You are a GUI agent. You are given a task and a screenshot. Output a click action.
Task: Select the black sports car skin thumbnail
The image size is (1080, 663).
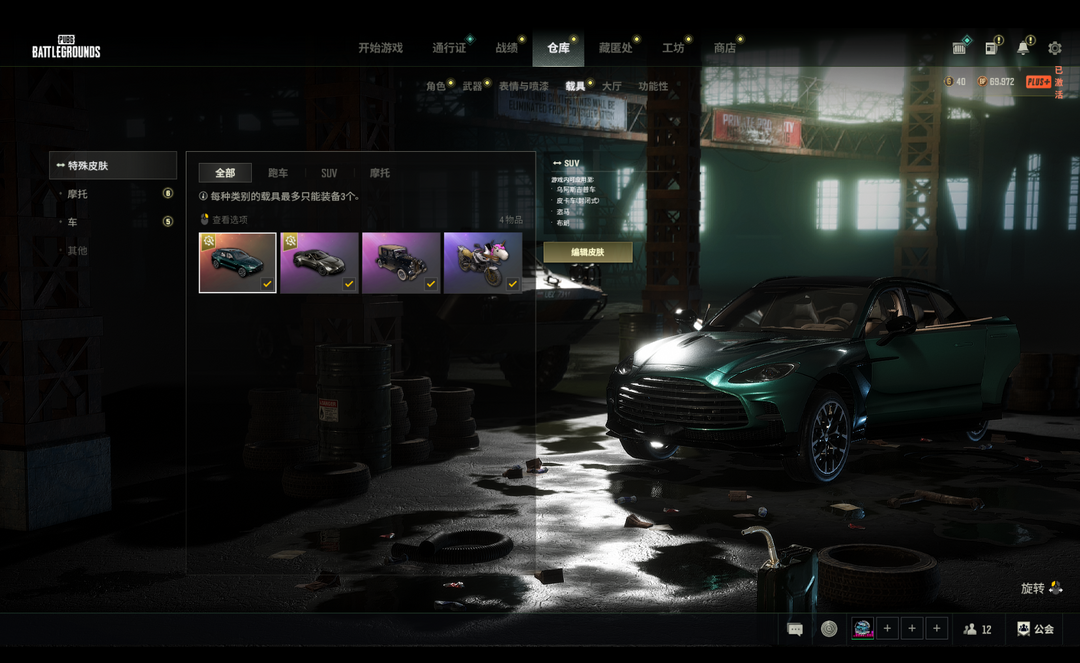point(319,263)
